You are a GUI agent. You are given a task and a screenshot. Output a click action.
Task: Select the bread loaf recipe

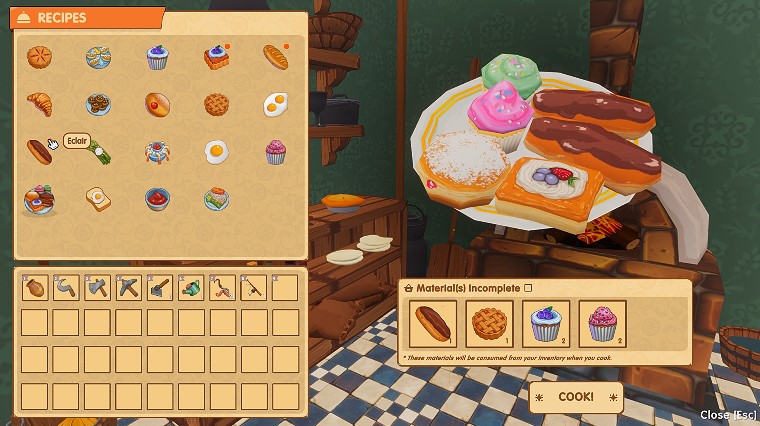tap(276, 57)
